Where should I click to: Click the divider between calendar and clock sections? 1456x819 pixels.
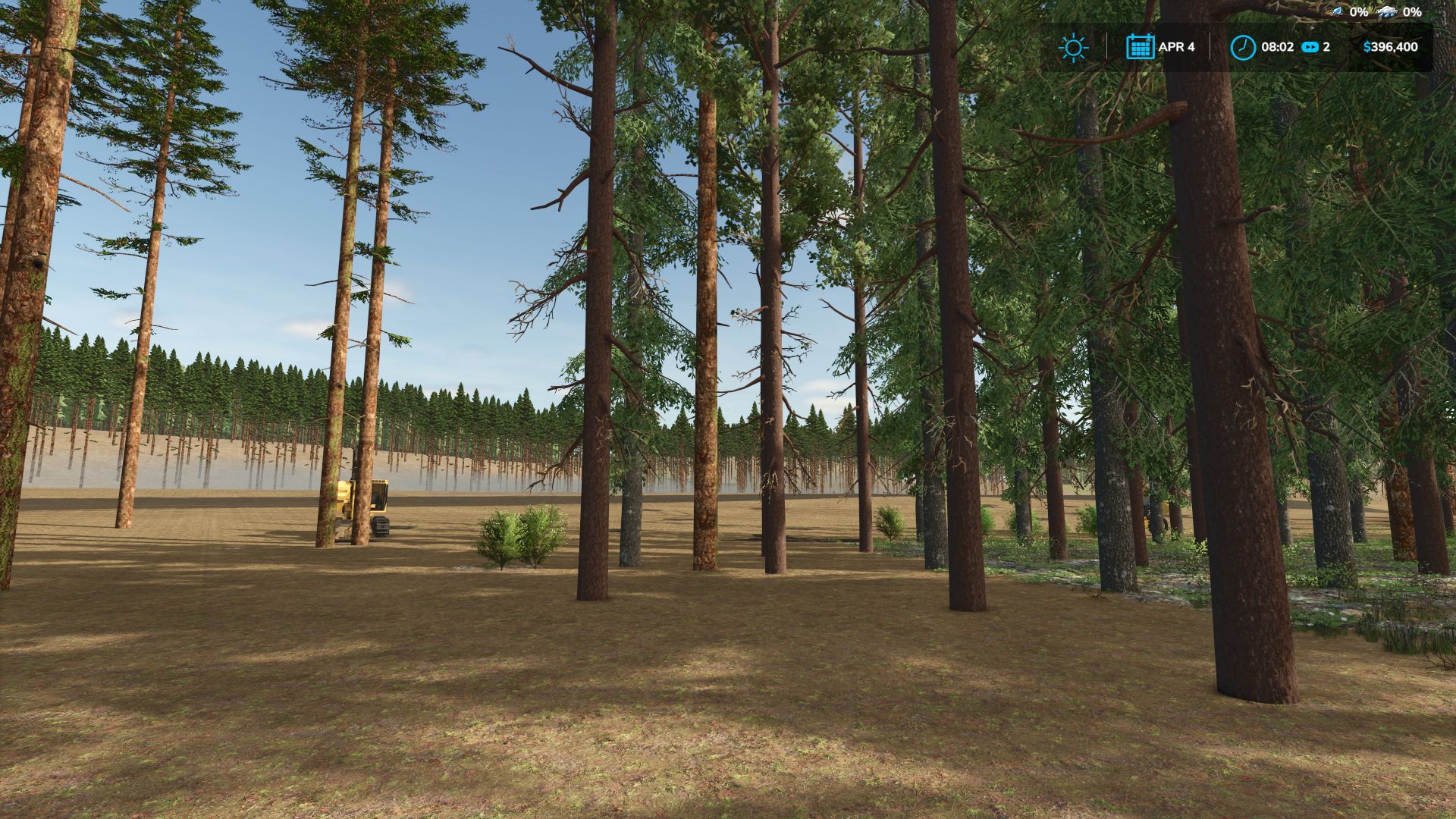[1210, 47]
